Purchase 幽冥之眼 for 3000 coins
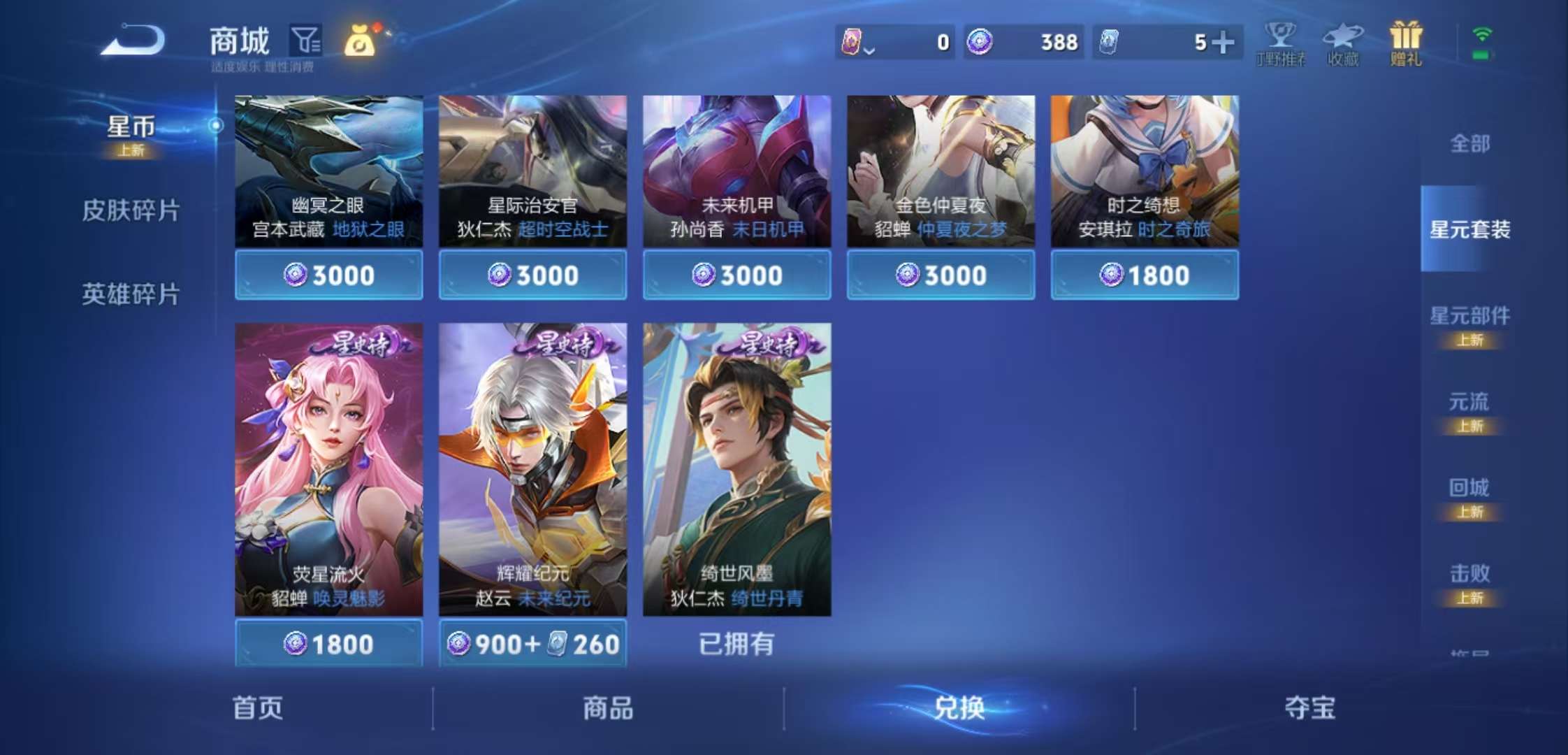Screen dimensions: 1568x755 (328, 275)
